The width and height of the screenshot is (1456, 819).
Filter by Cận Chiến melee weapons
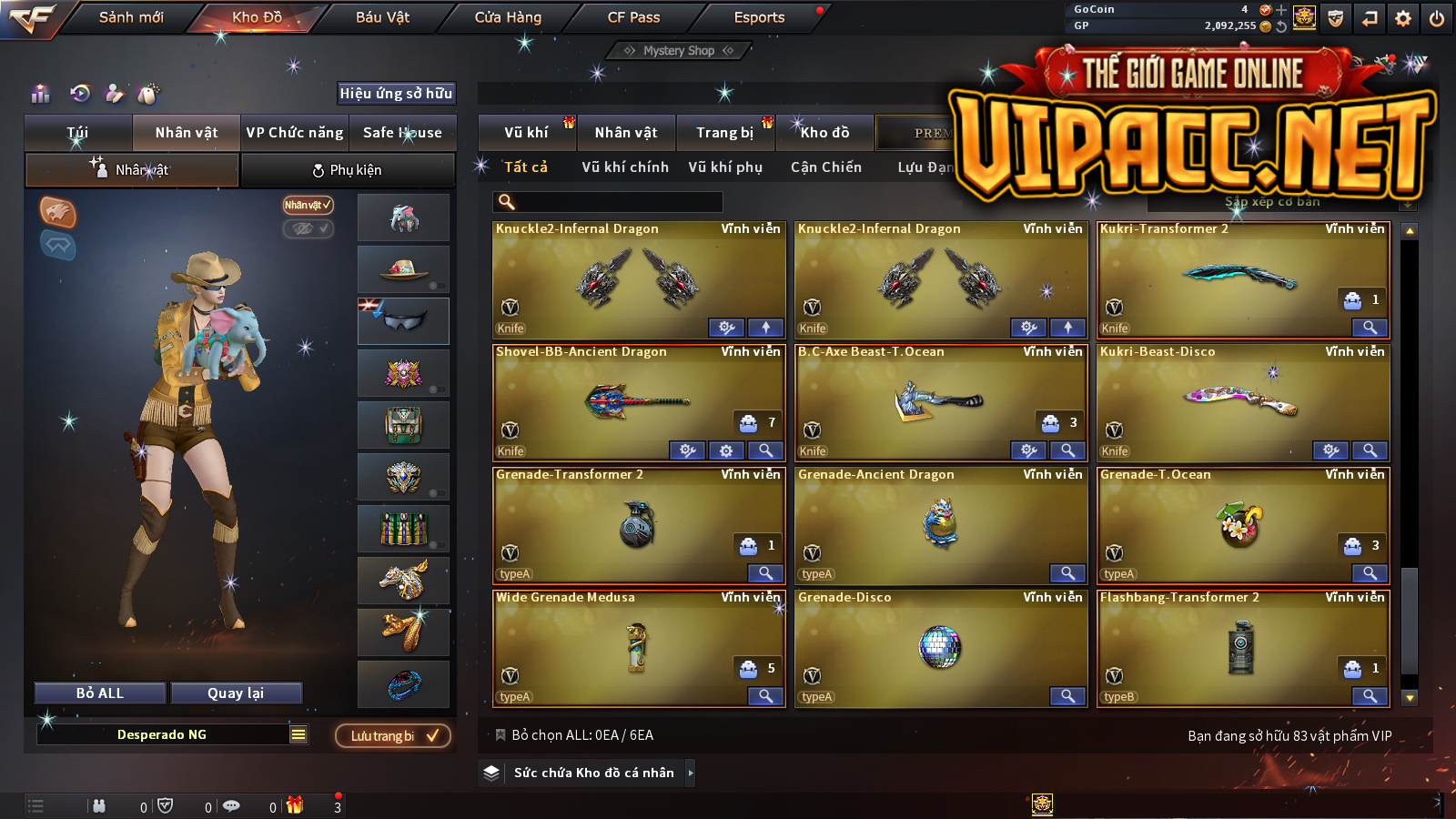point(825,167)
